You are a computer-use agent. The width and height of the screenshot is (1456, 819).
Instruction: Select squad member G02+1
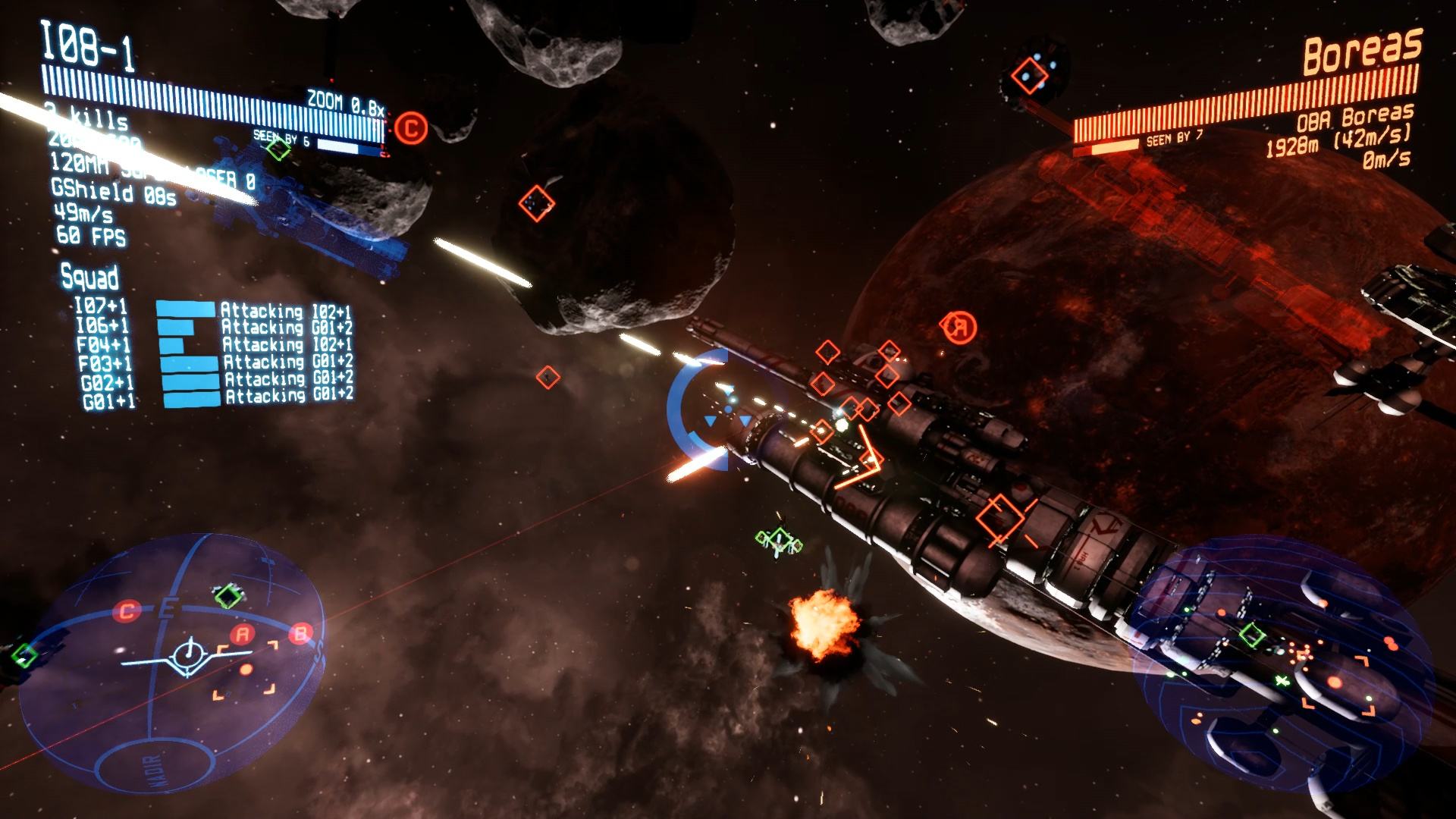(107, 381)
